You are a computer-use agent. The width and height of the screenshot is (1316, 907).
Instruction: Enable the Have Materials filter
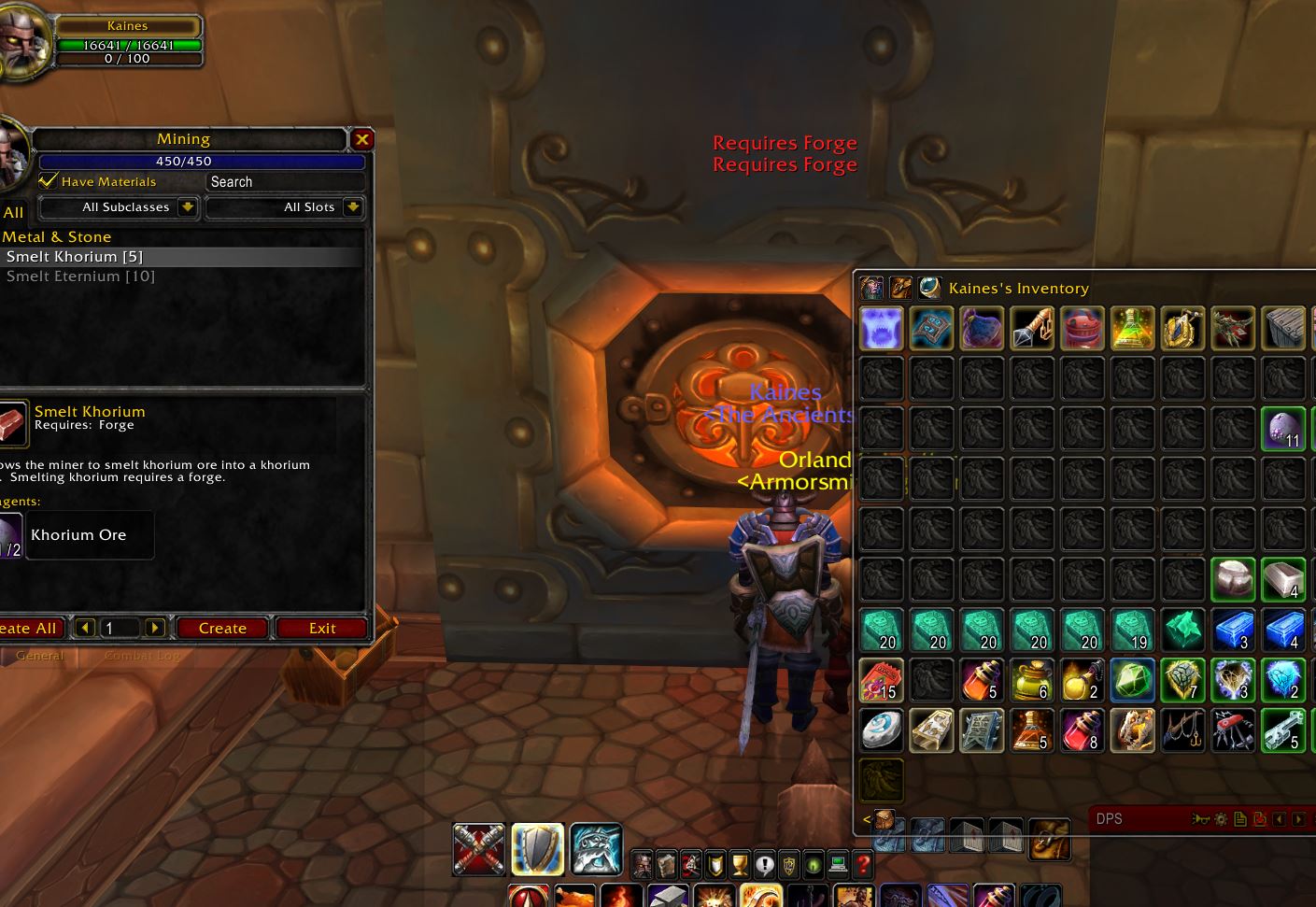click(49, 181)
